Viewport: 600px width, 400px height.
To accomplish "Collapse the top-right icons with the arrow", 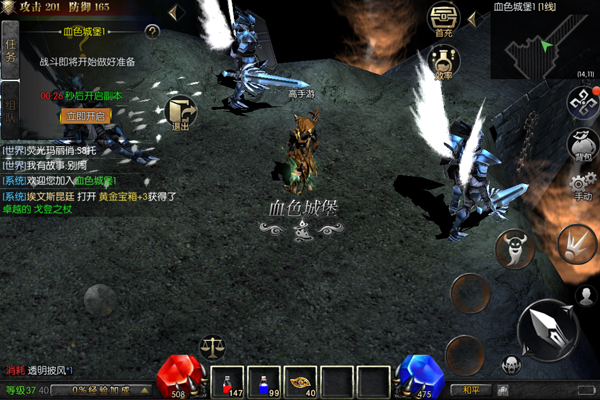I will (x=474, y=17).
